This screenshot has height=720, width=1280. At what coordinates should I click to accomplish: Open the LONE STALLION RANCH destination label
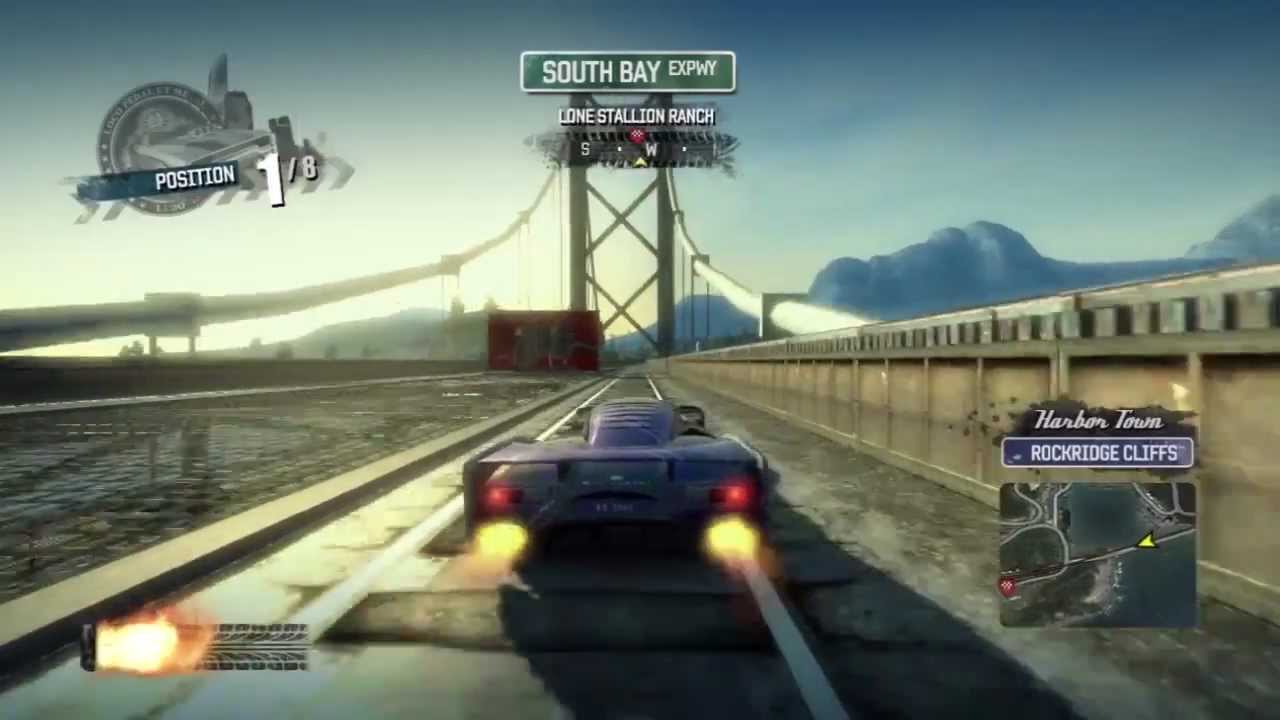click(x=637, y=117)
